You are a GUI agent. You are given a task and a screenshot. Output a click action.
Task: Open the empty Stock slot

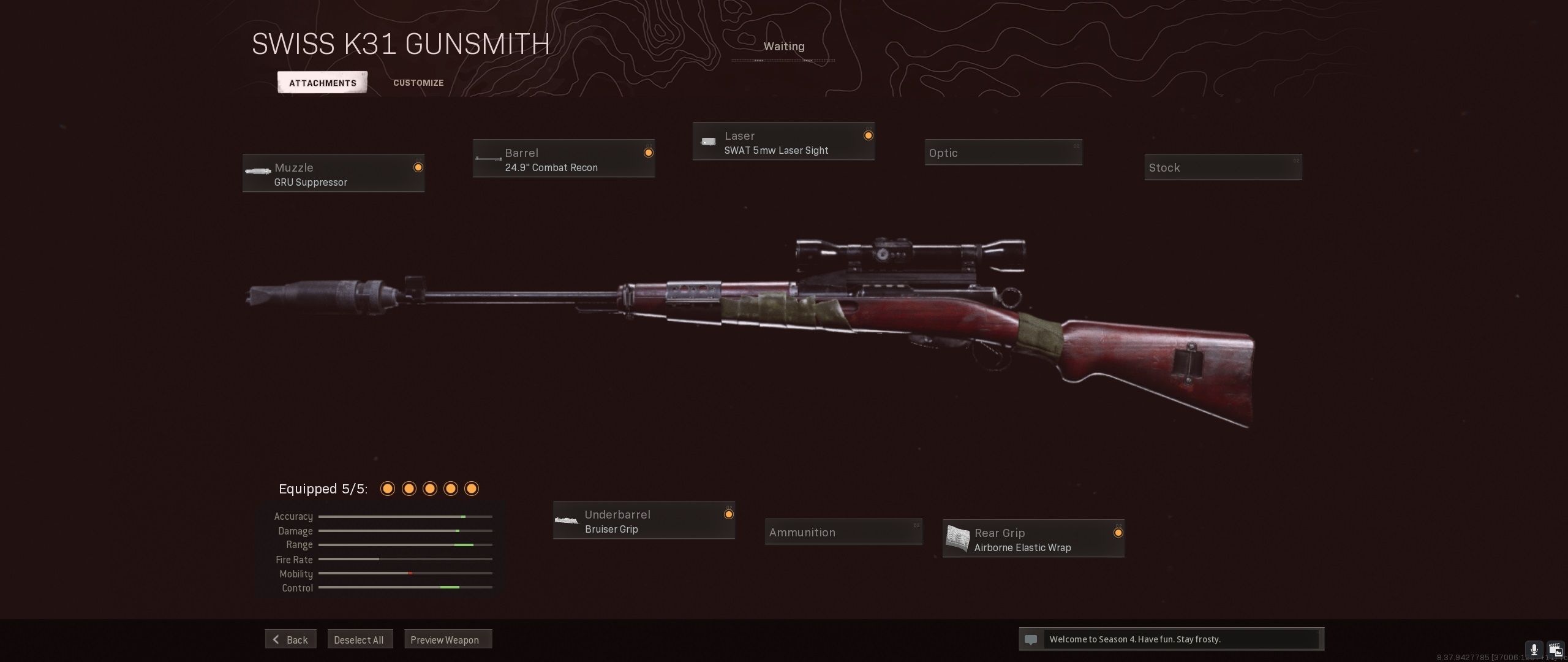tap(1223, 167)
